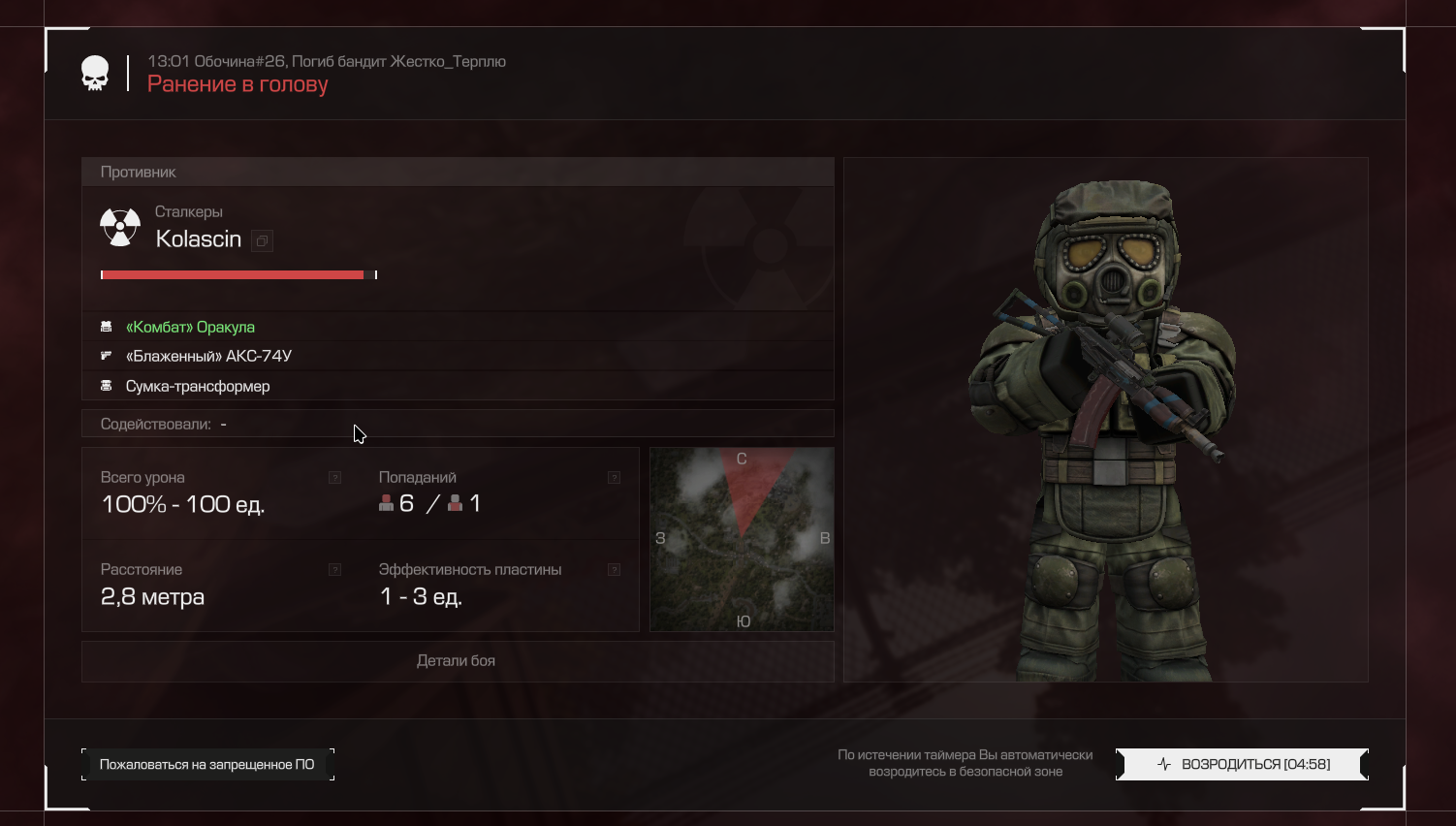Report cheats via Пожаловаться на запрещенное ПО
Image resolution: width=1456 pixels, height=826 pixels.
click(x=207, y=764)
